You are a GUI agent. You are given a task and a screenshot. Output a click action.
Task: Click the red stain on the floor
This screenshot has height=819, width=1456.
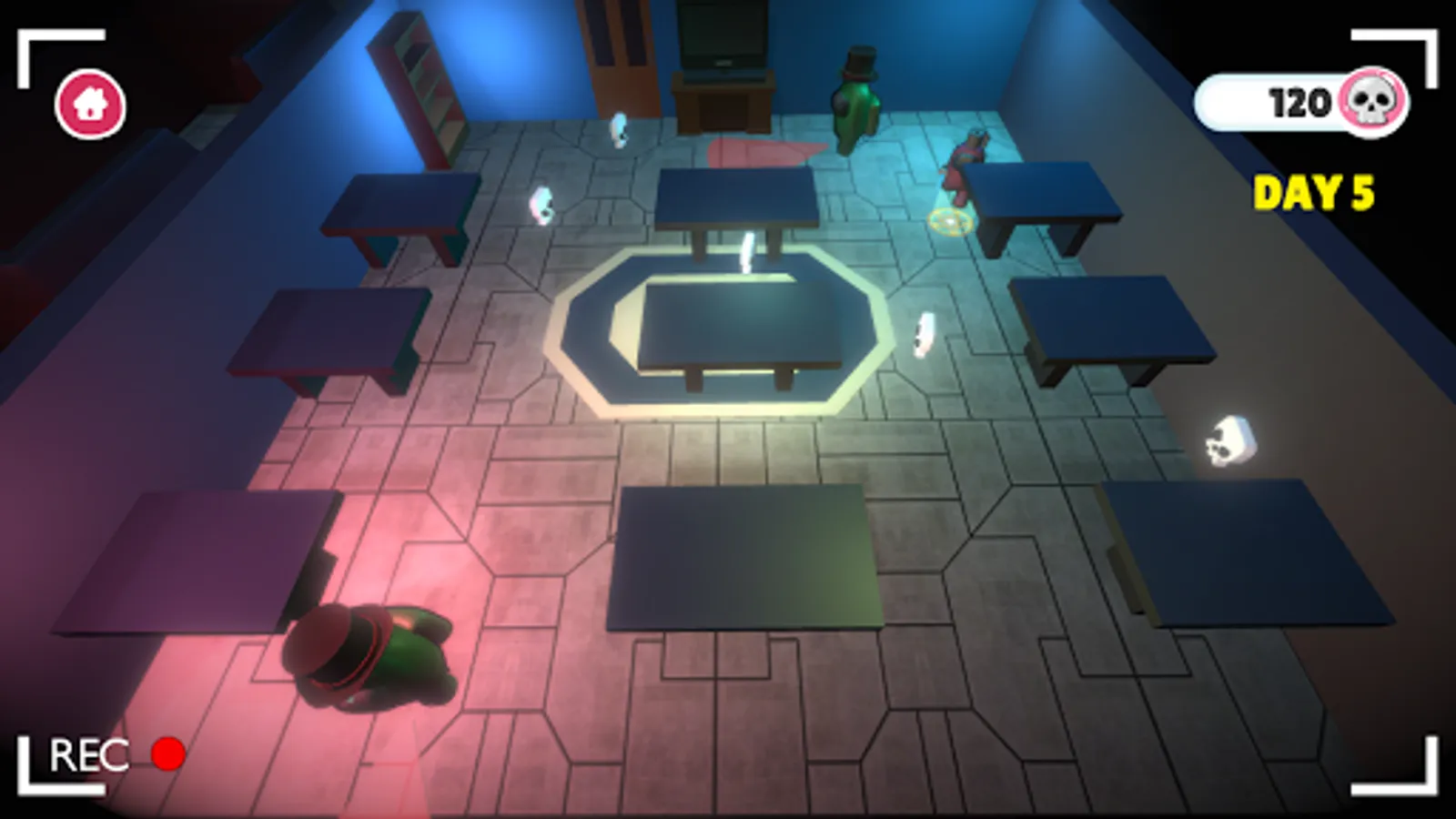tap(755, 150)
